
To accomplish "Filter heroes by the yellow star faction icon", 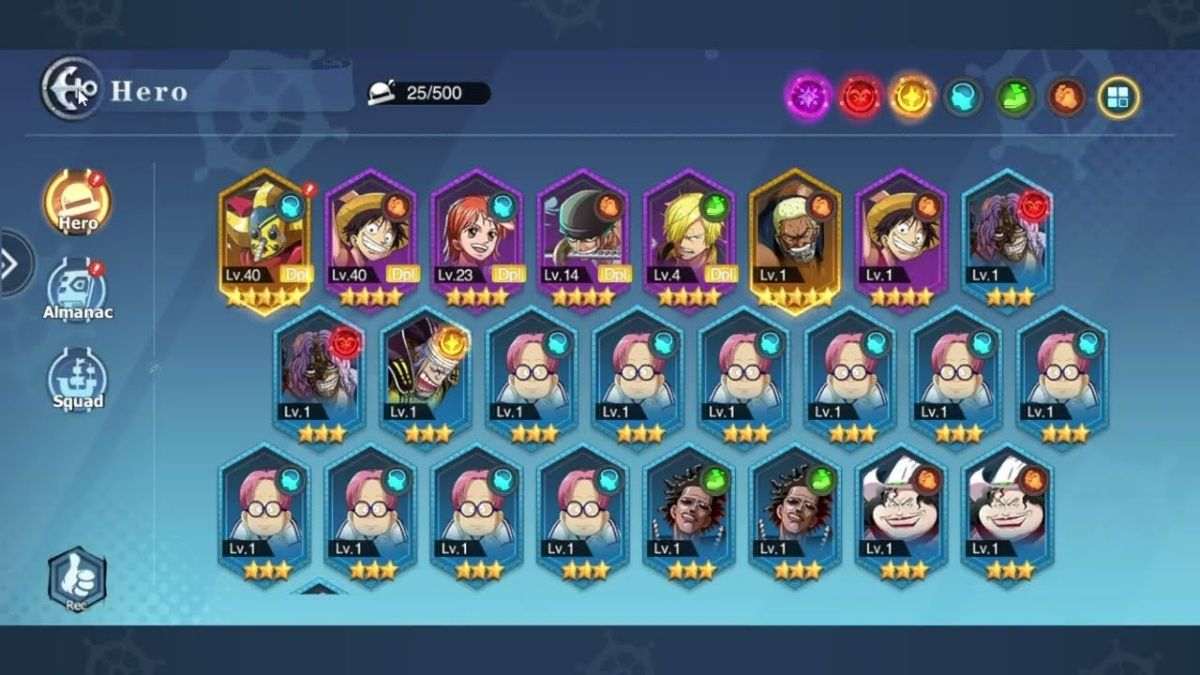I will point(912,97).
